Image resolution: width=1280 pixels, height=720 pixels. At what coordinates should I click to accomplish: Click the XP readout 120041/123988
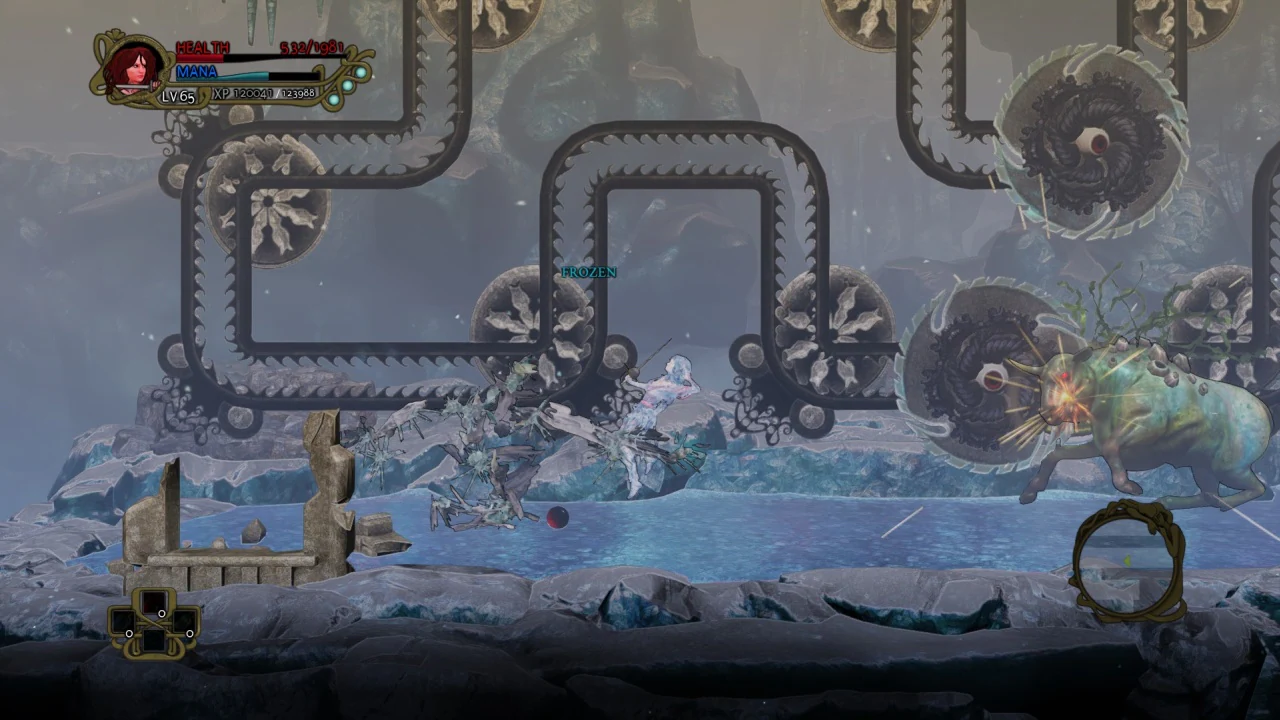point(265,94)
